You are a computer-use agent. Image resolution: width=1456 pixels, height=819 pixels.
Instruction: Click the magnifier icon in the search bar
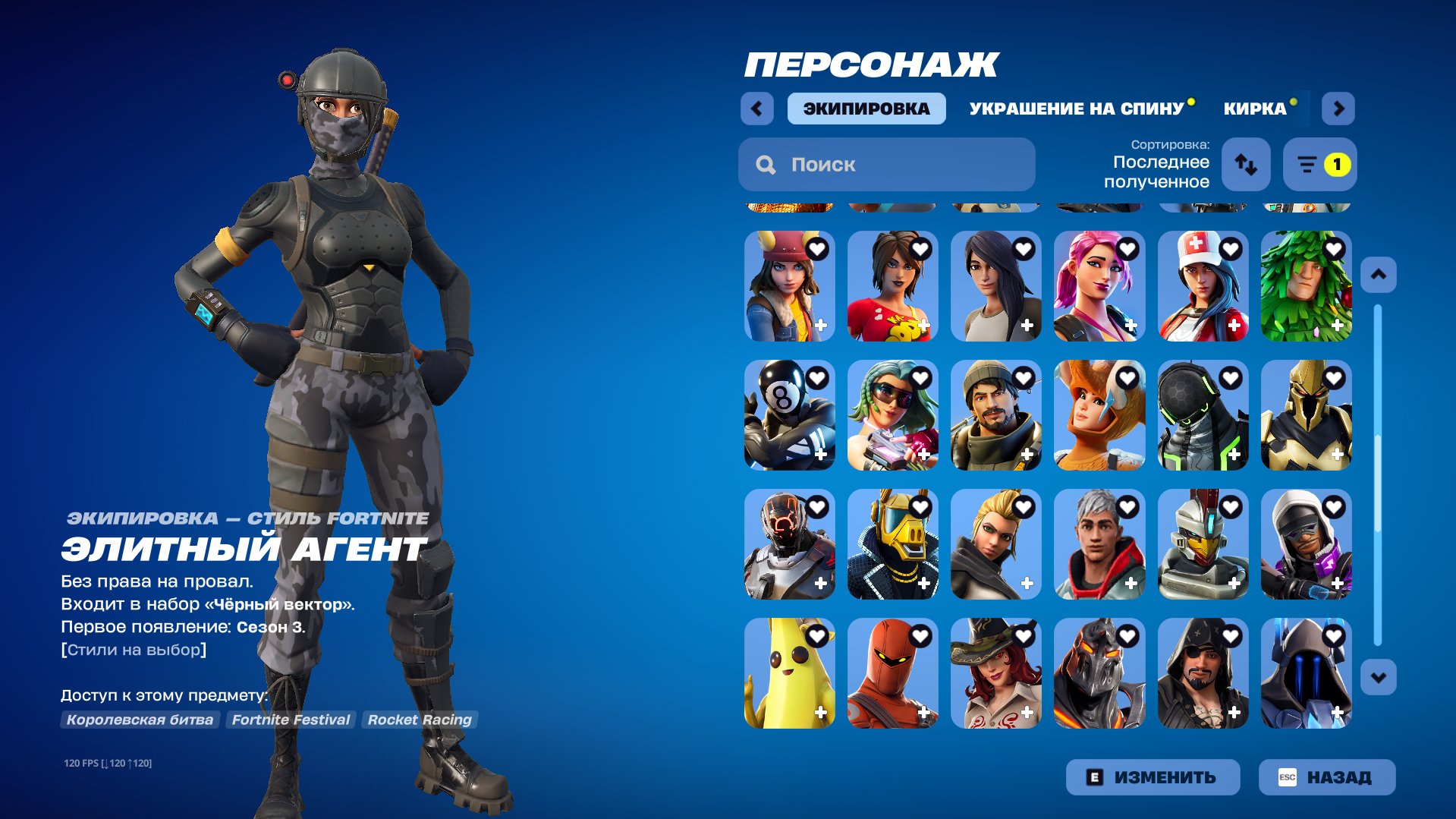pyautogui.click(x=765, y=164)
